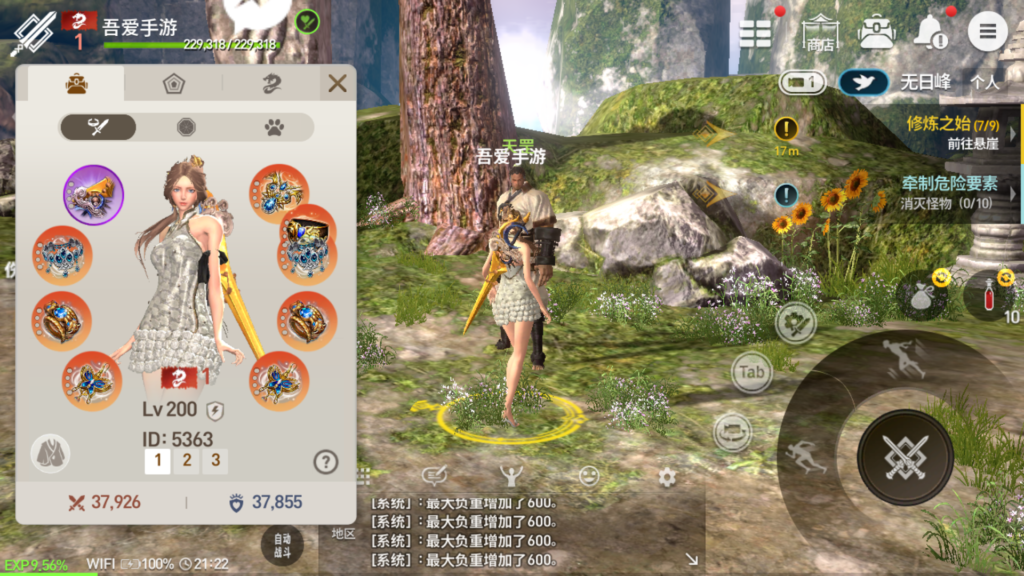Check the notification bell alerts

(931, 33)
